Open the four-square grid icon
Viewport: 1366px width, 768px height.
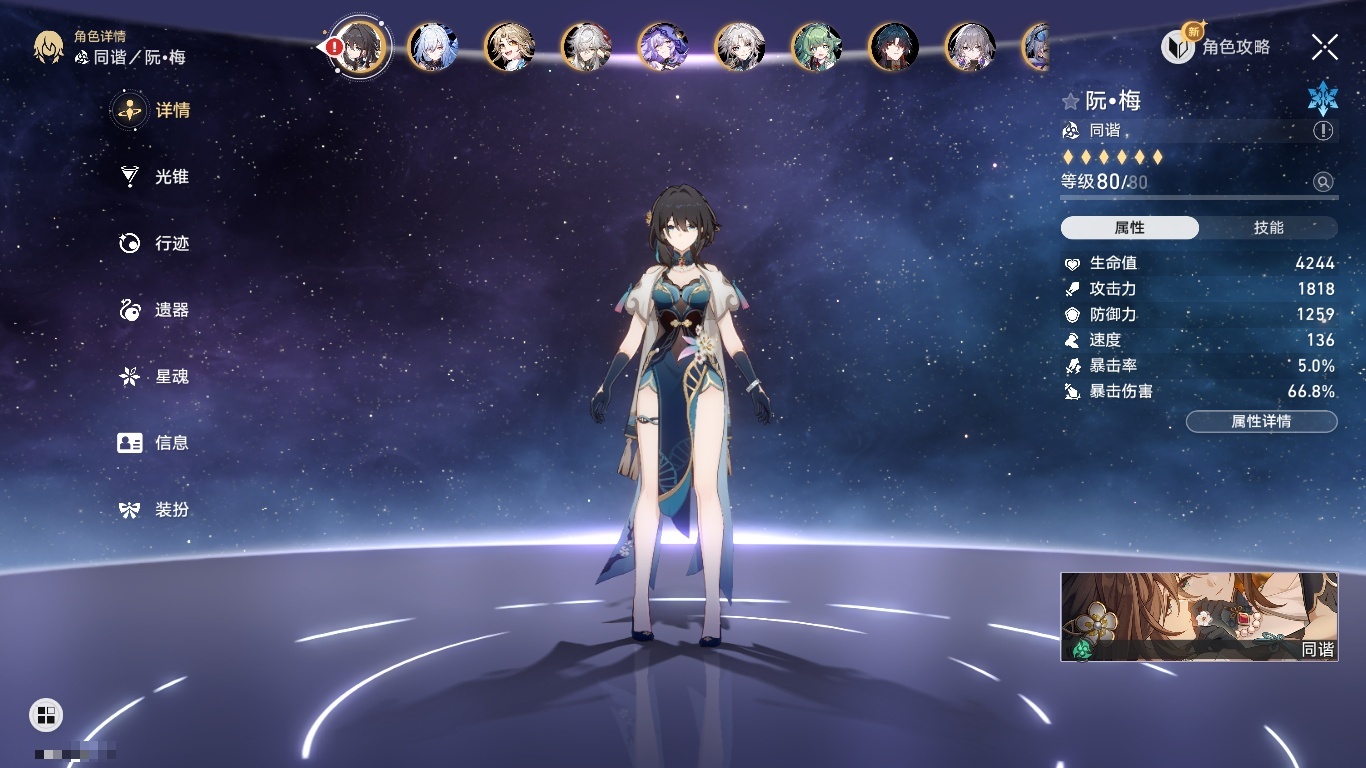coord(46,714)
